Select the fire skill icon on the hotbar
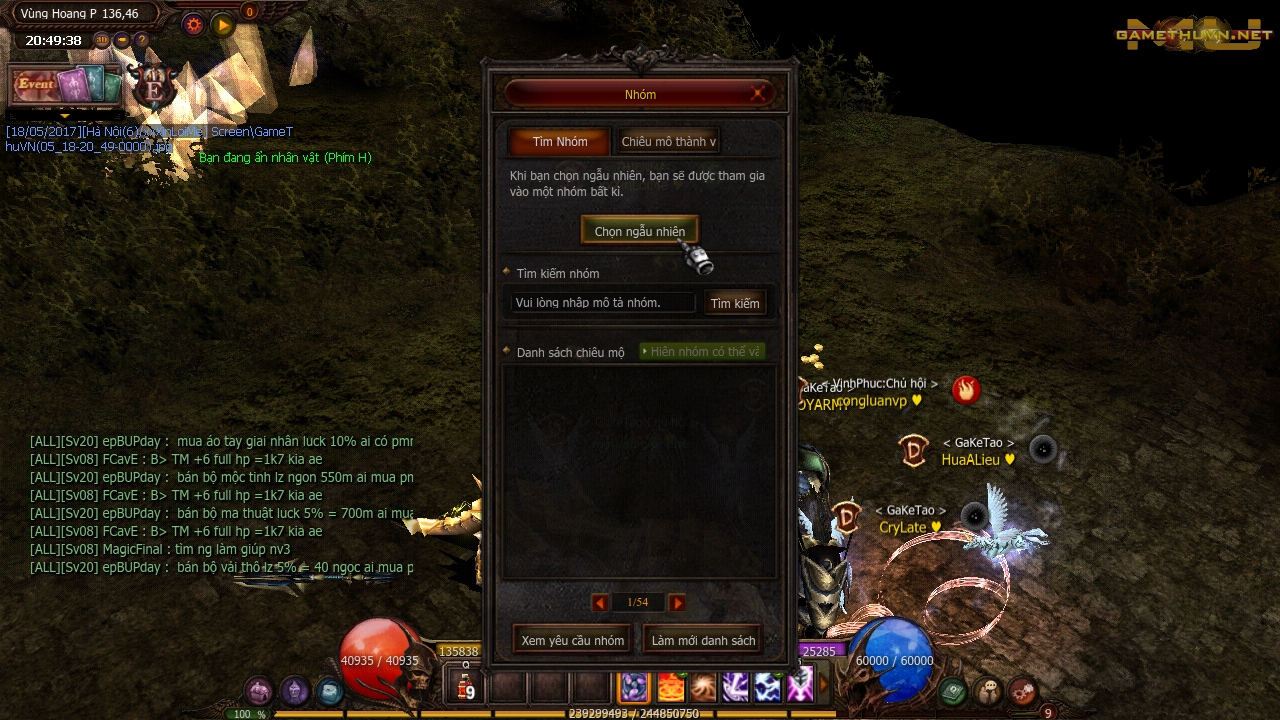 point(670,687)
